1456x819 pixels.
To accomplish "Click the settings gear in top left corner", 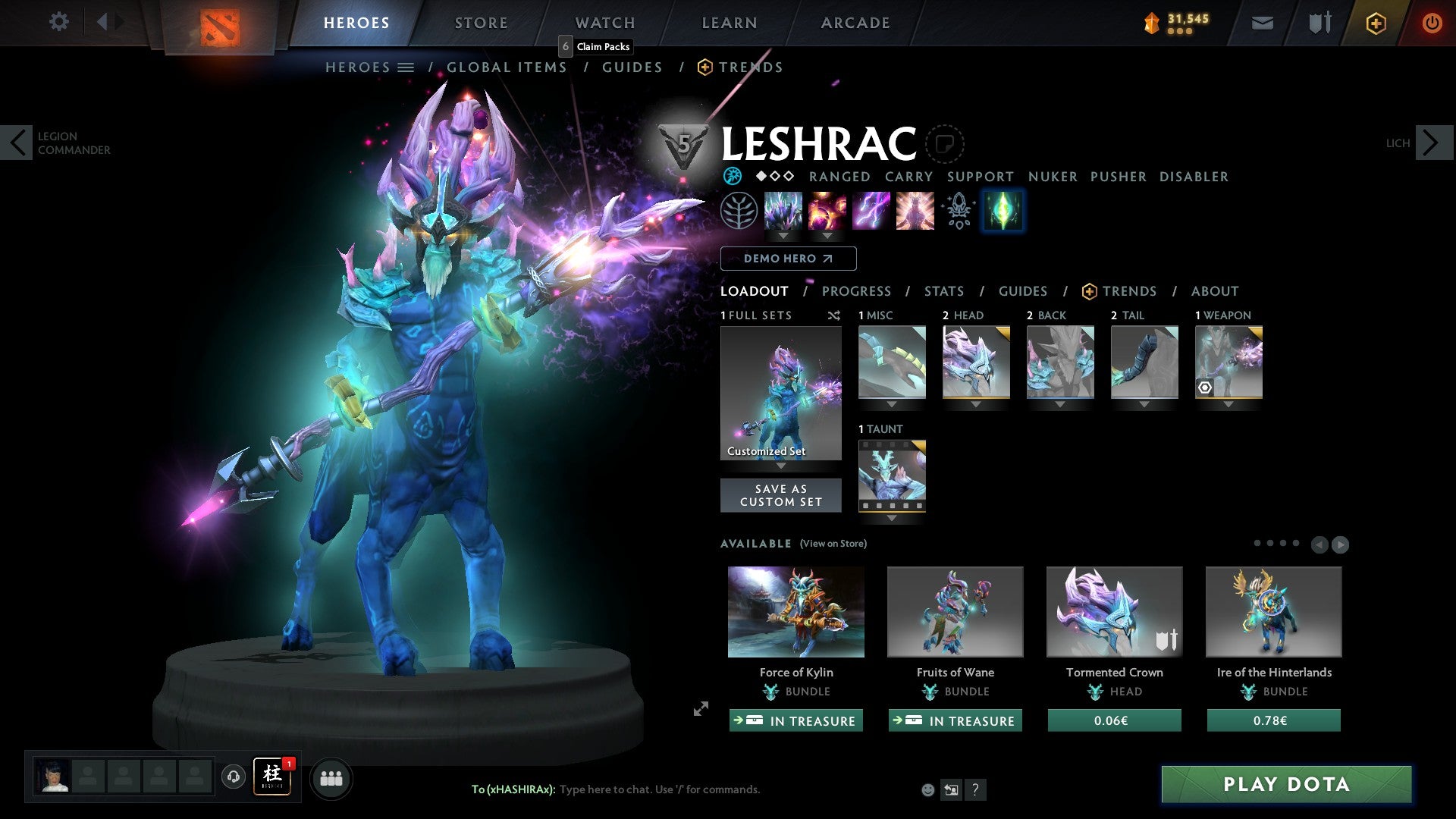I will (x=59, y=22).
